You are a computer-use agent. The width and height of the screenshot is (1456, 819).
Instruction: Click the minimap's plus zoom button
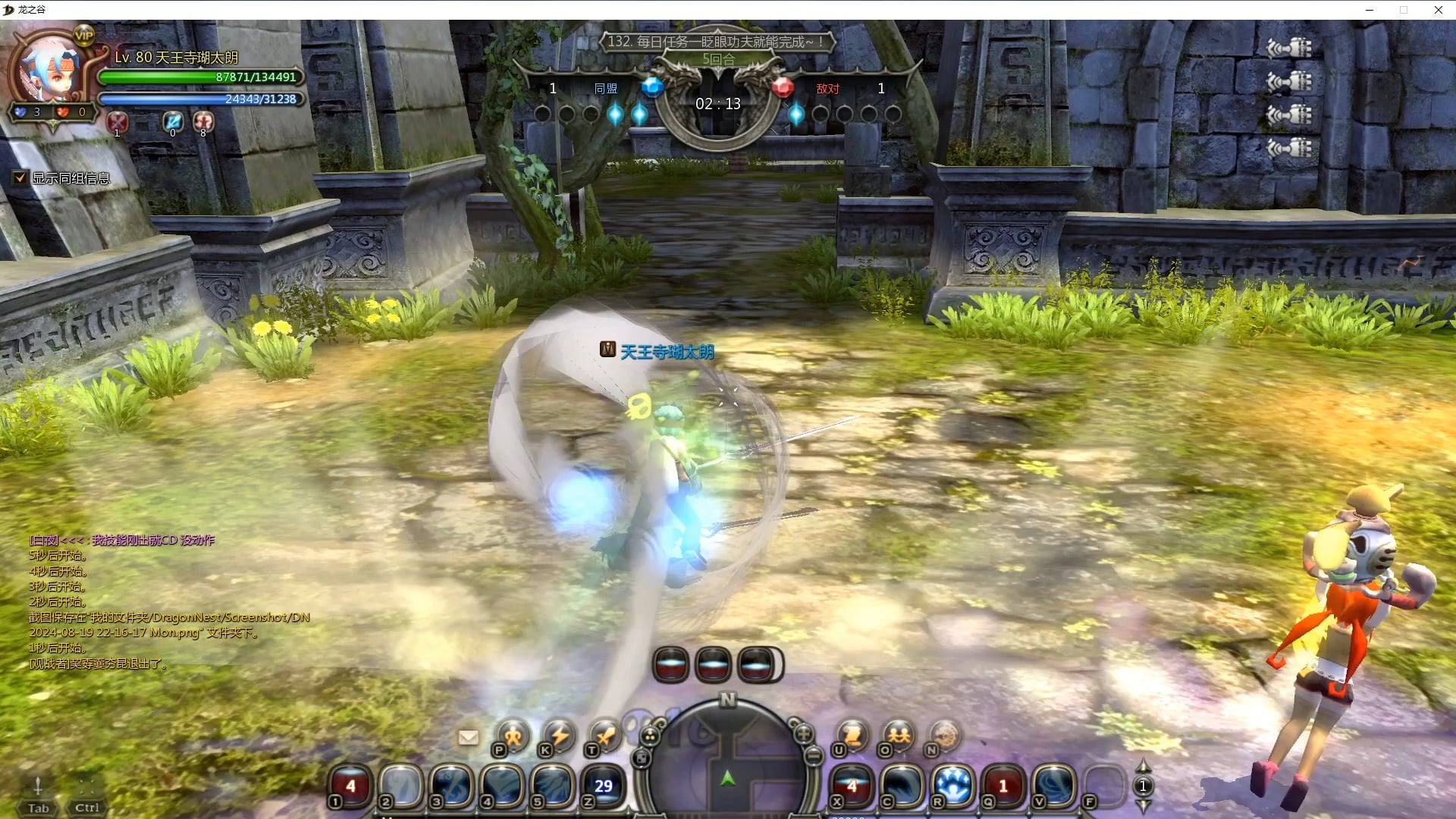803,733
